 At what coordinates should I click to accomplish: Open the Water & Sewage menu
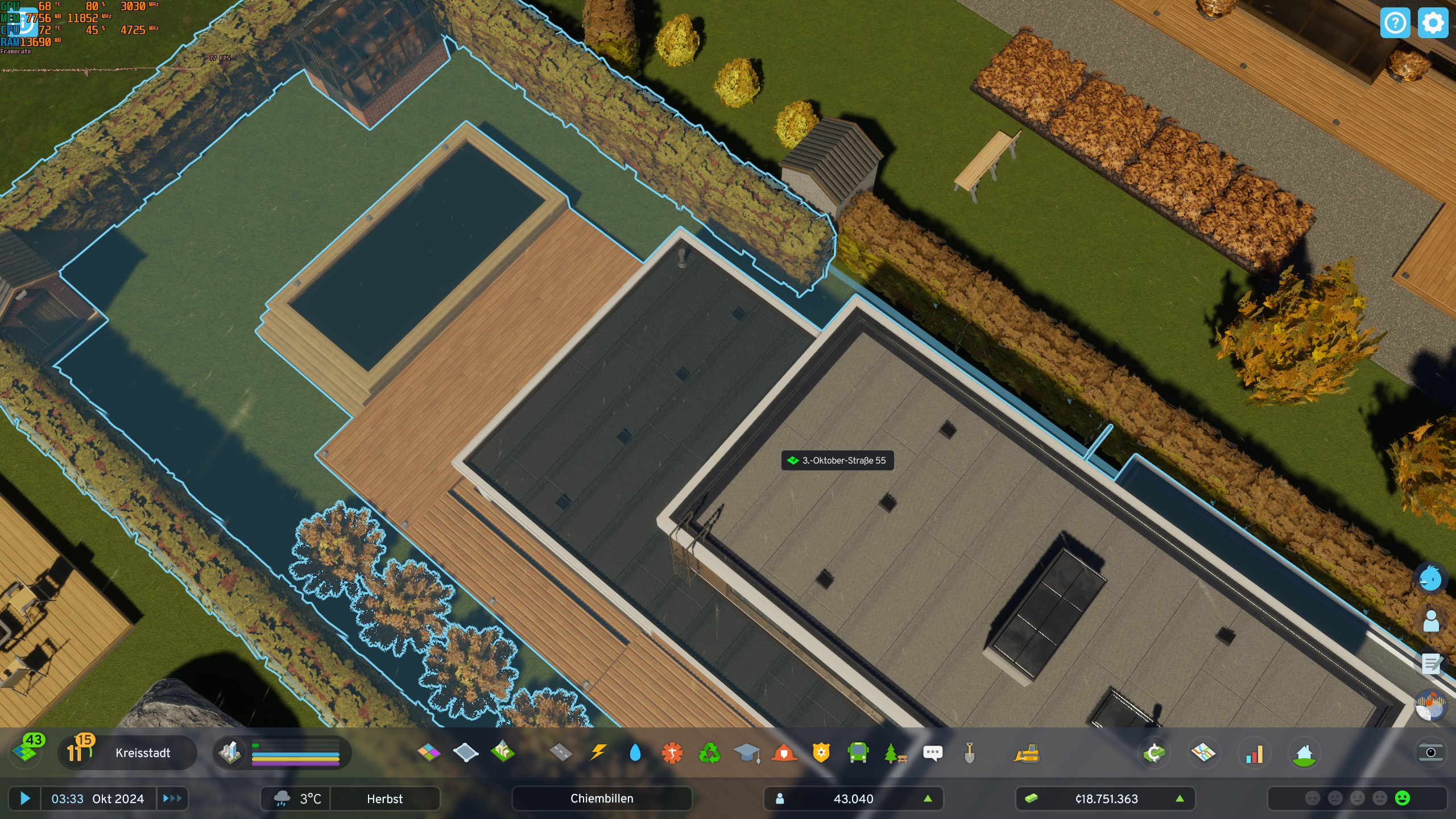tap(635, 754)
